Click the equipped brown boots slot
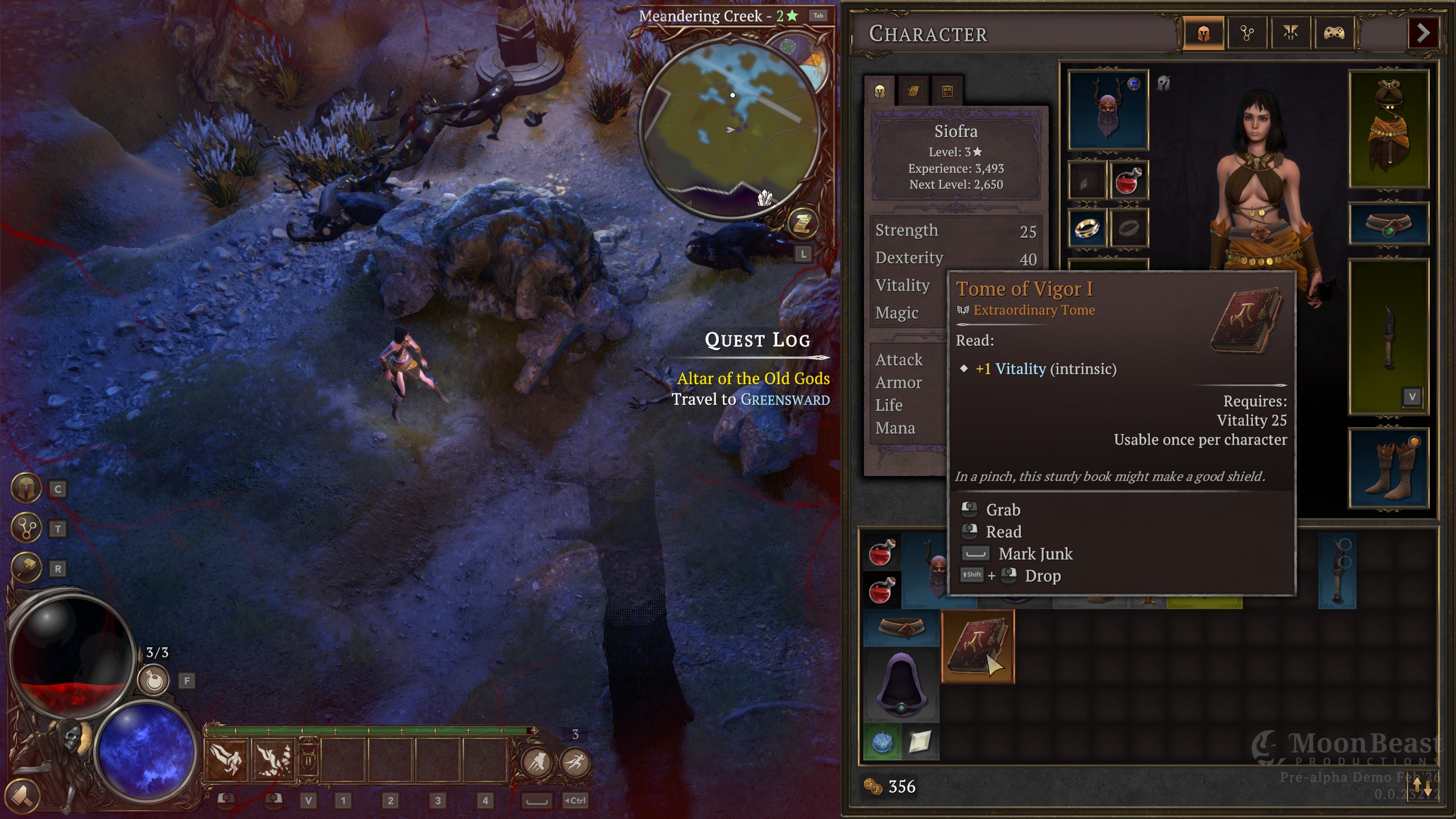 click(x=1388, y=468)
